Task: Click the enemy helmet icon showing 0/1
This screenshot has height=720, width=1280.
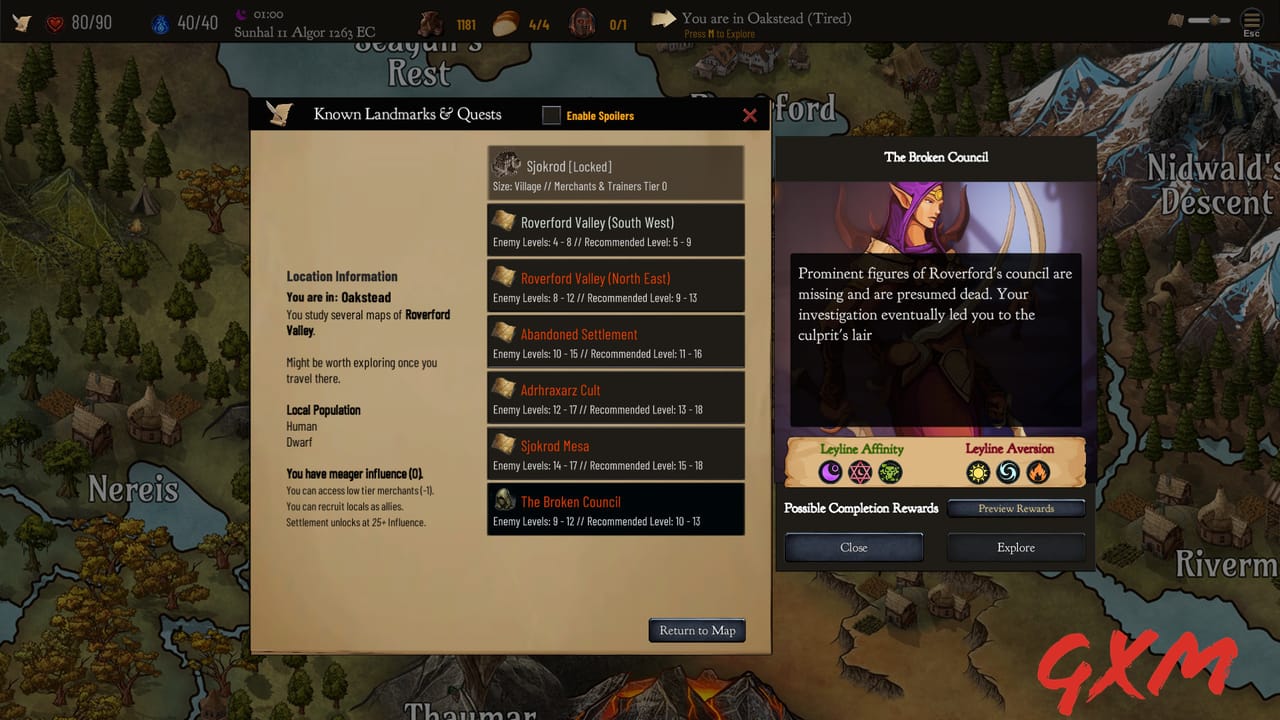Action: coord(581,22)
